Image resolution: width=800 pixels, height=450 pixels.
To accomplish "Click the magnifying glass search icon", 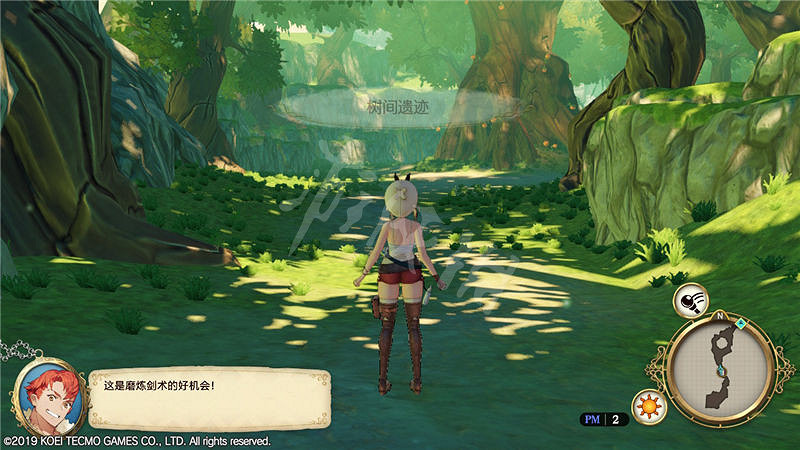I will point(693,298).
